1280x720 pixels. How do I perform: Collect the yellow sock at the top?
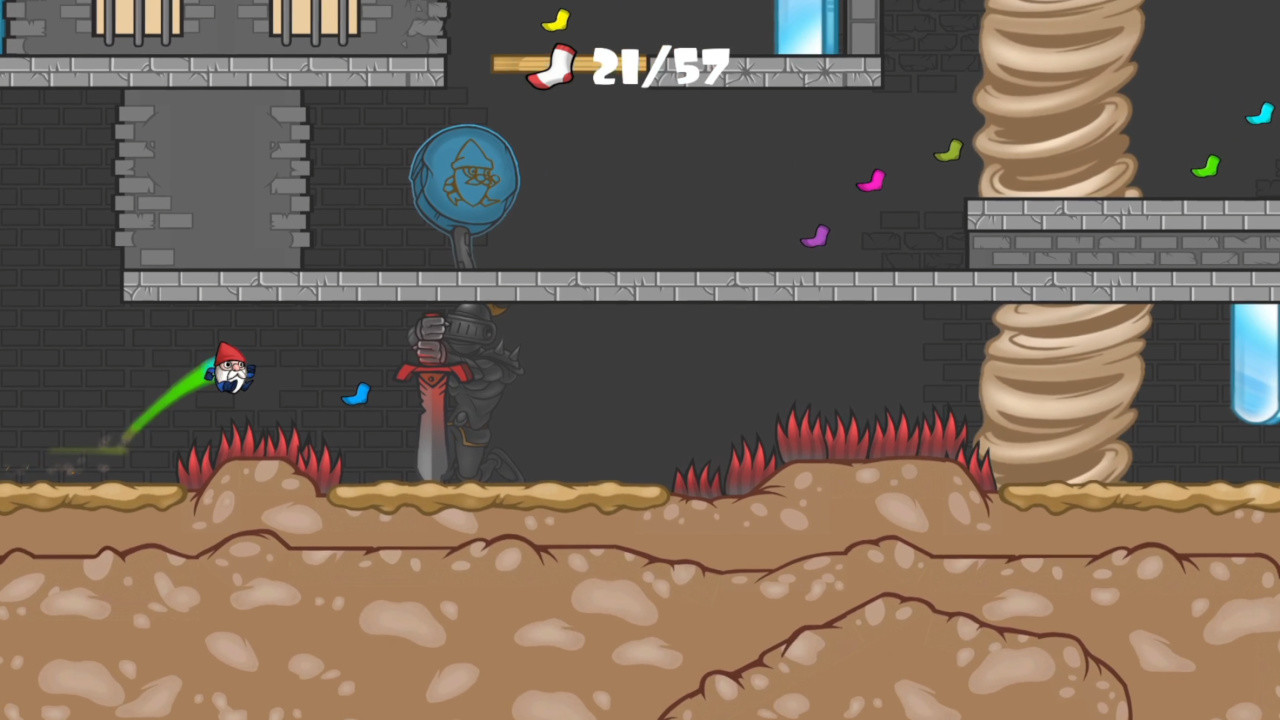[556, 19]
